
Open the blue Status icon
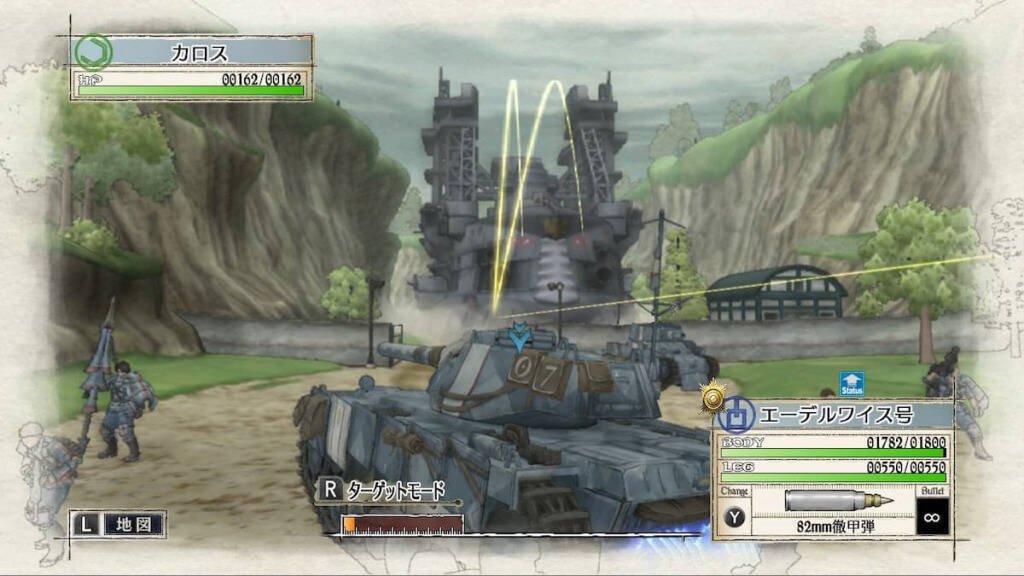(x=851, y=384)
